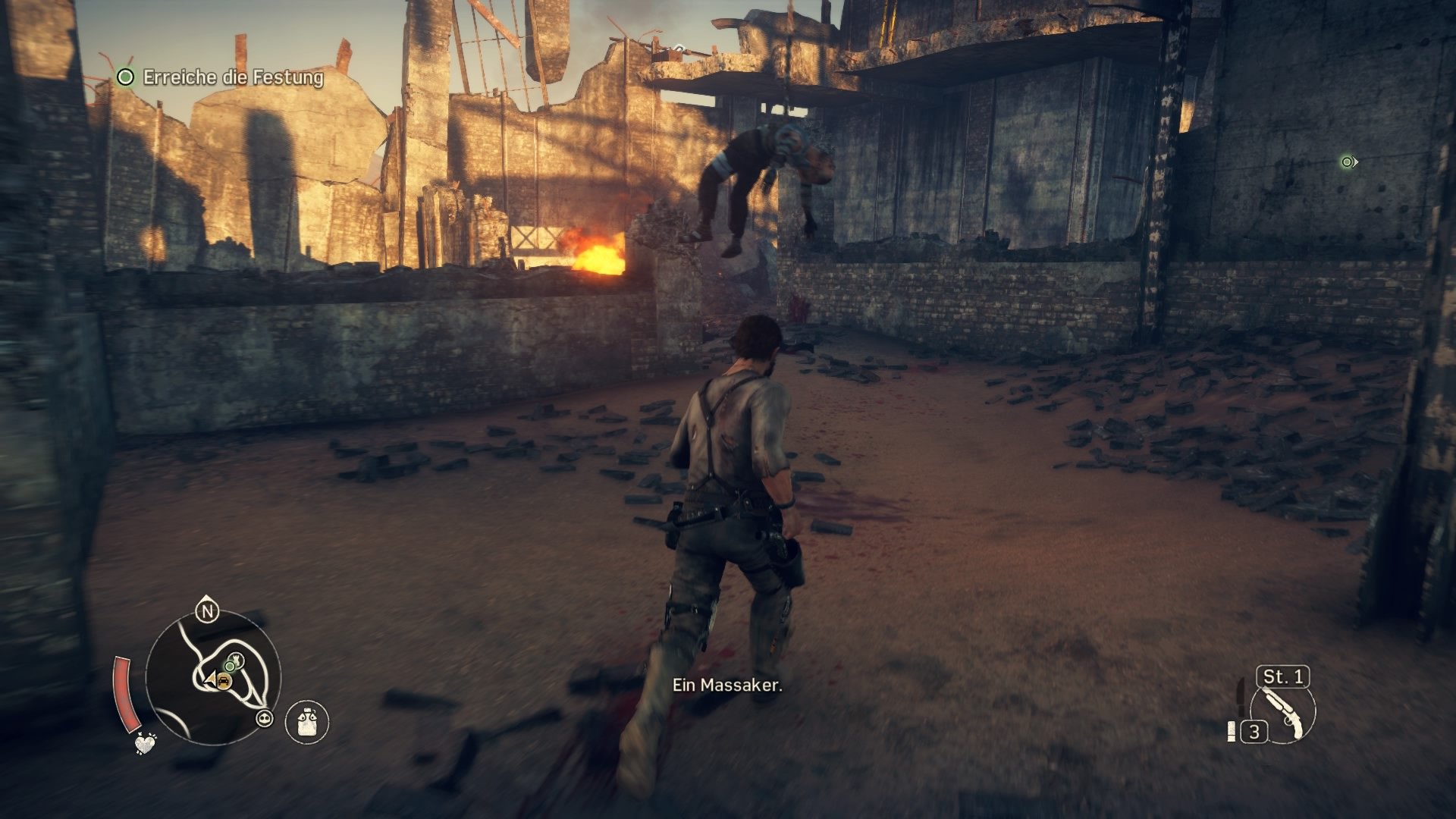The image size is (1456, 819).
Task: Click the water canteen icon beside the minimap
Action: point(306,721)
